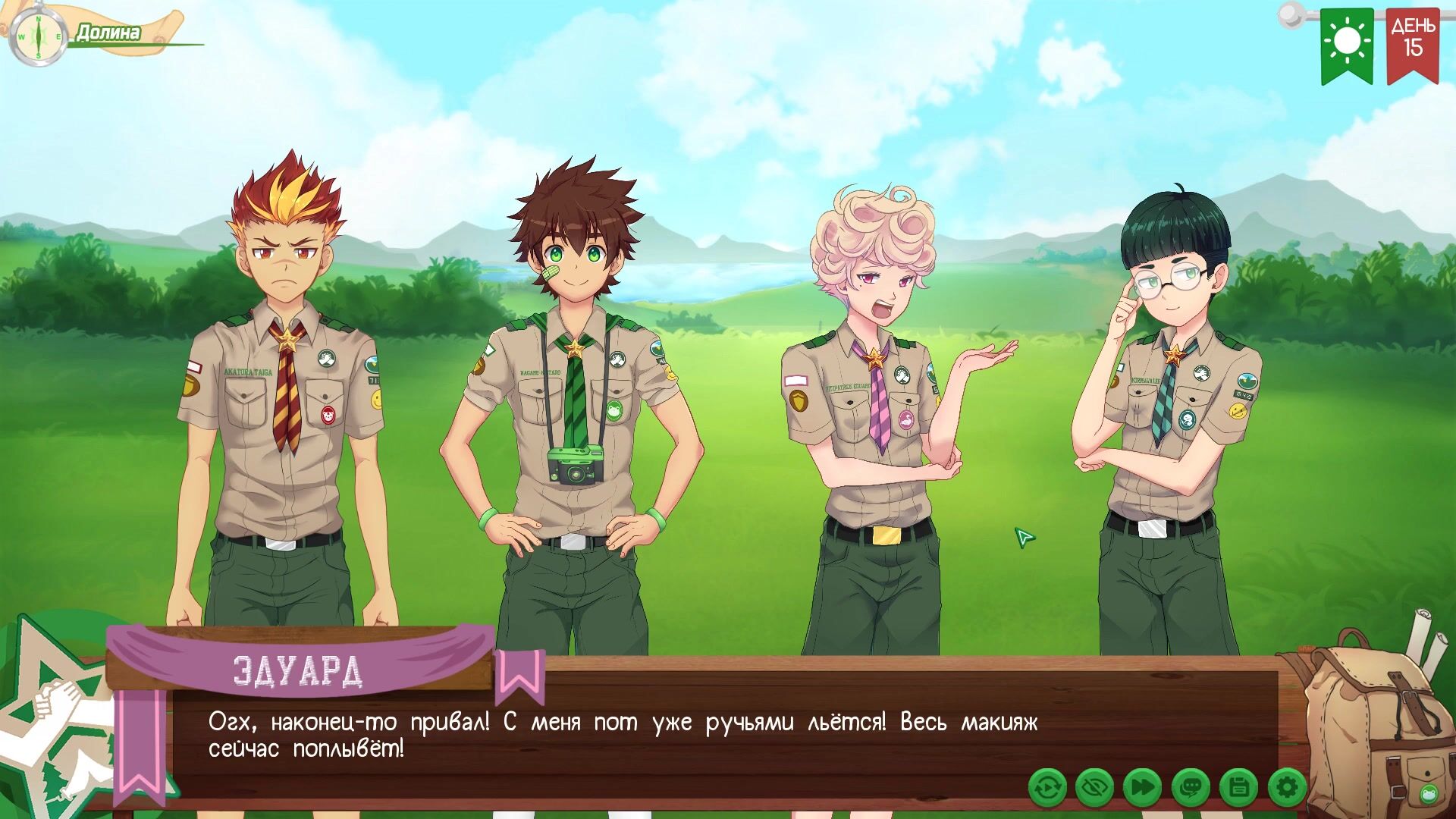The height and width of the screenshot is (819, 1456).
Task: Open the save game menu
Action: [x=1238, y=789]
